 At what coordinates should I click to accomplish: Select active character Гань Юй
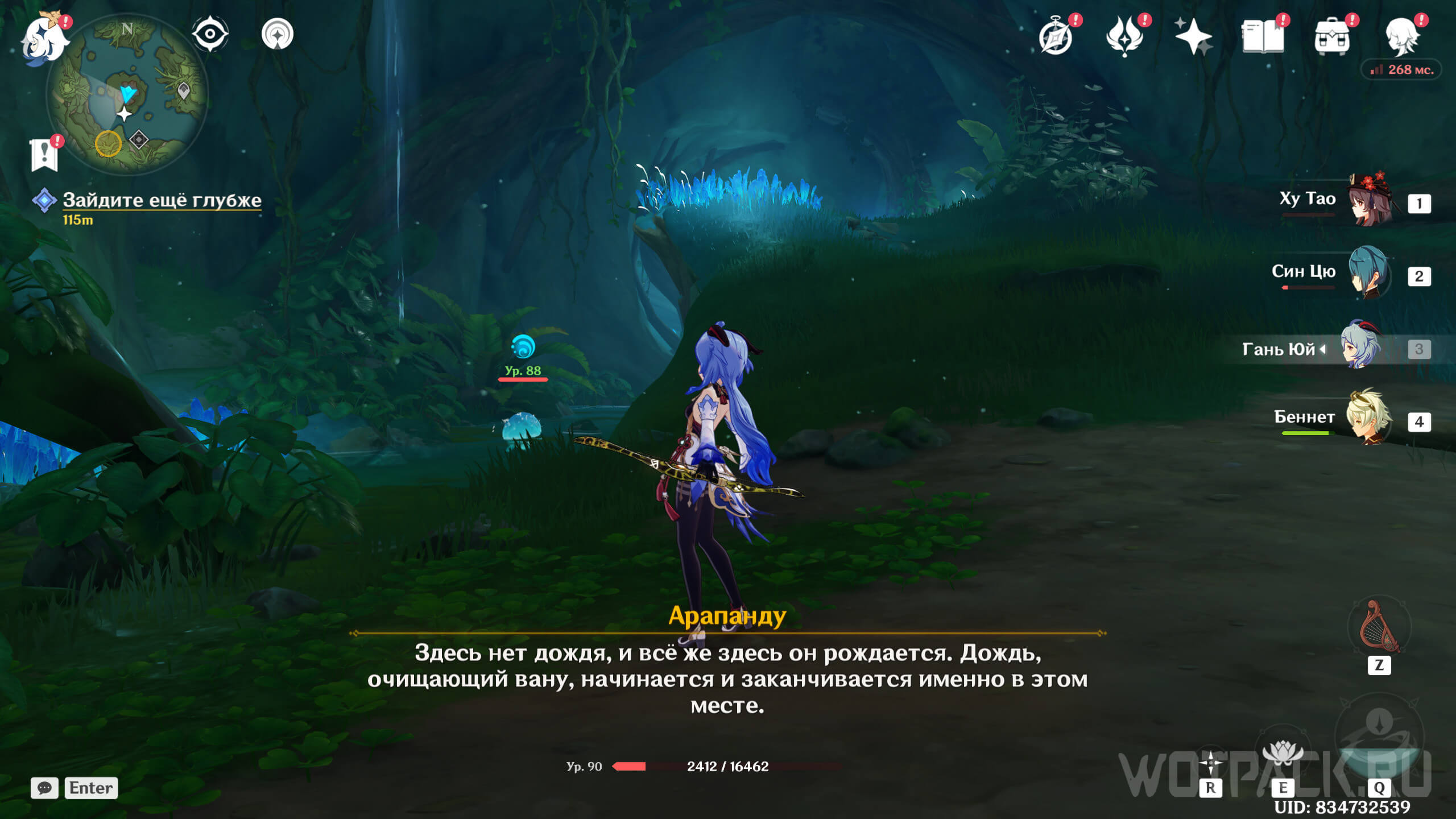(1360, 346)
